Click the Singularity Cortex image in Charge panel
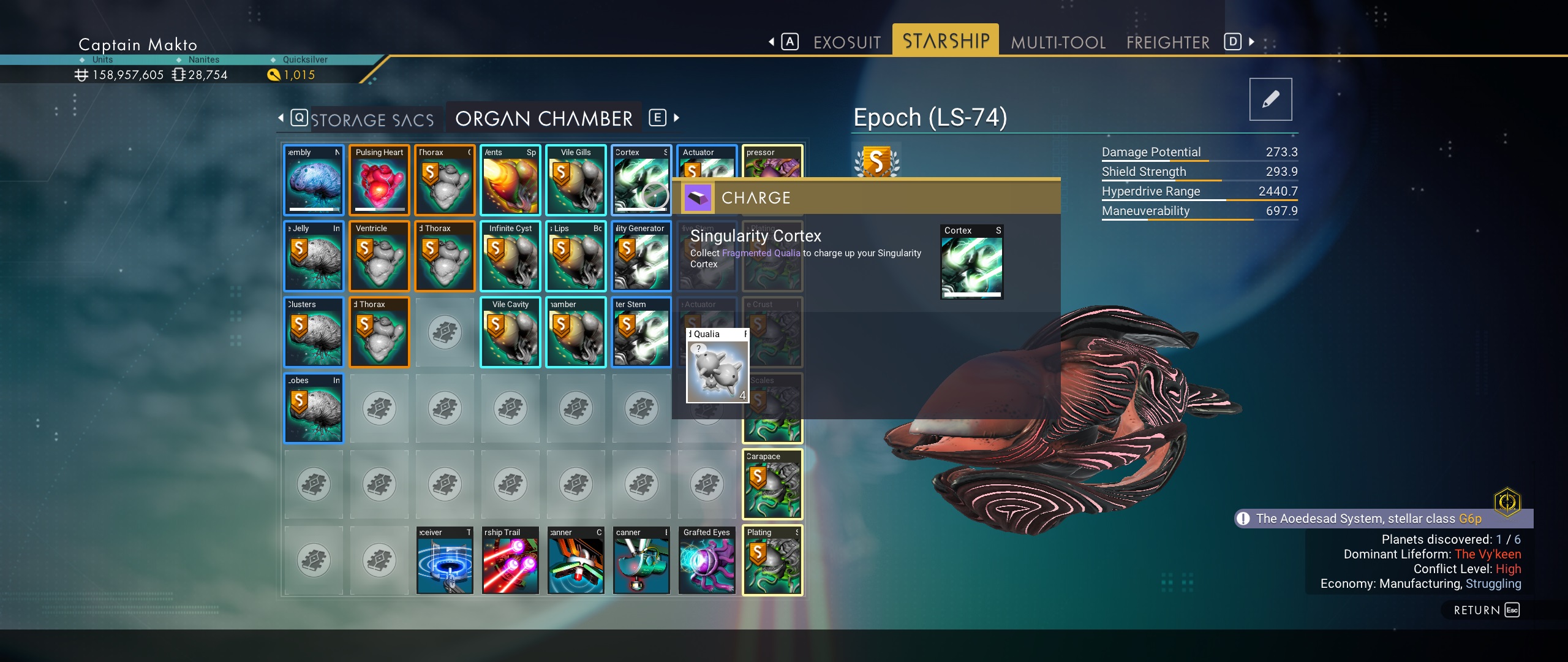Screen dimensions: 1568x662 (x=971, y=262)
